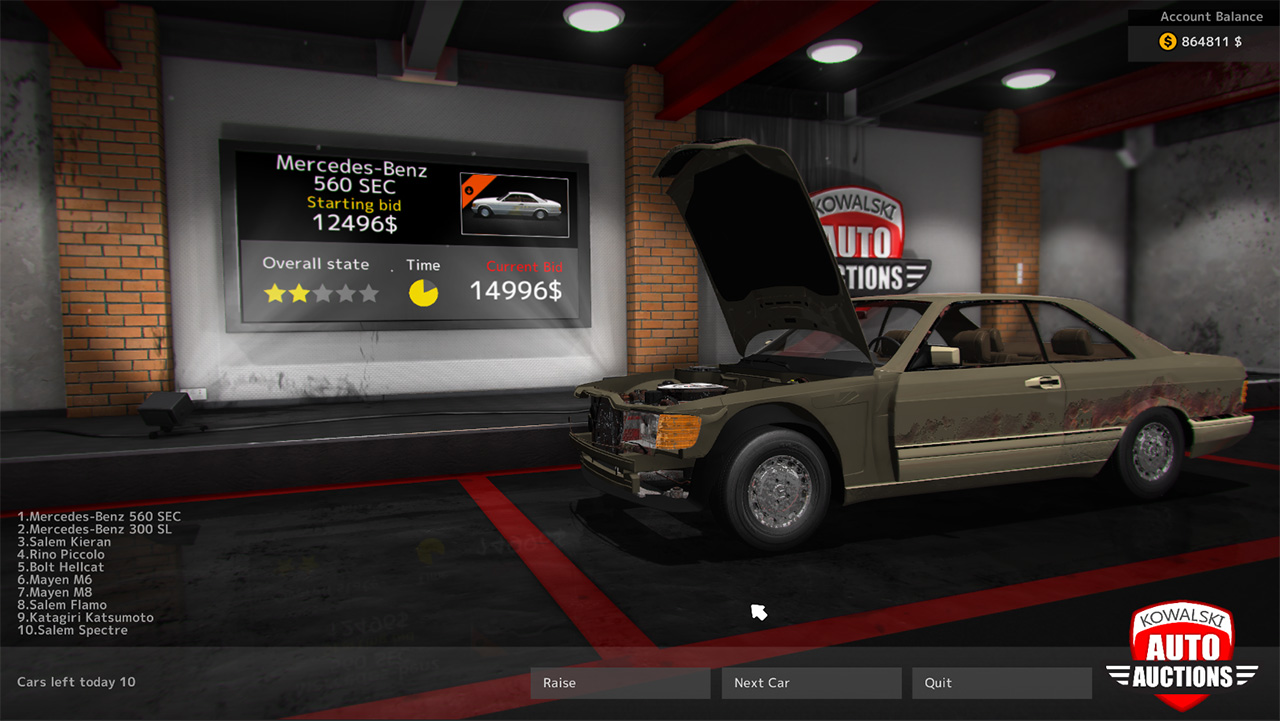Click the Next Car button
The height and width of the screenshot is (721, 1280).
pyautogui.click(x=810, y=683)
